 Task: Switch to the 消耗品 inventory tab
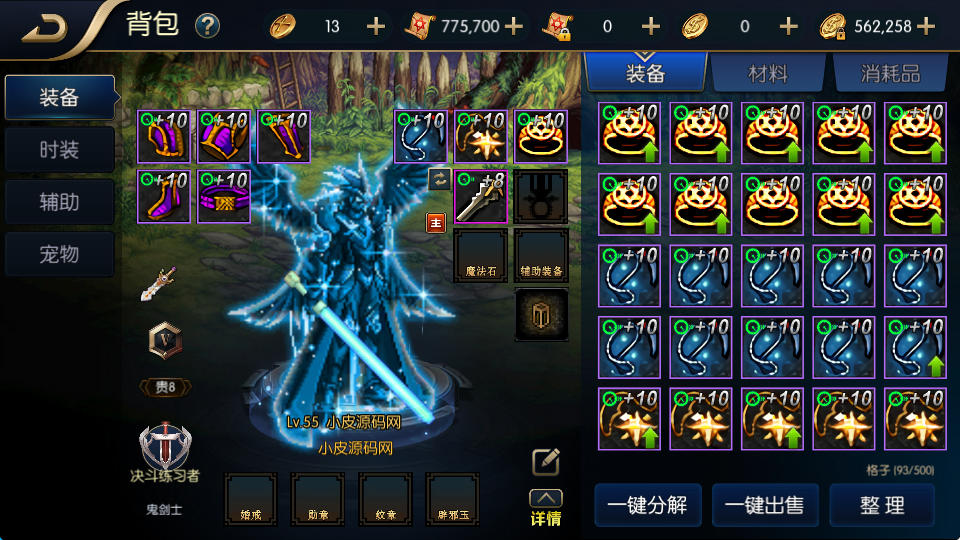pyautogui.click(x=889, y=73)
